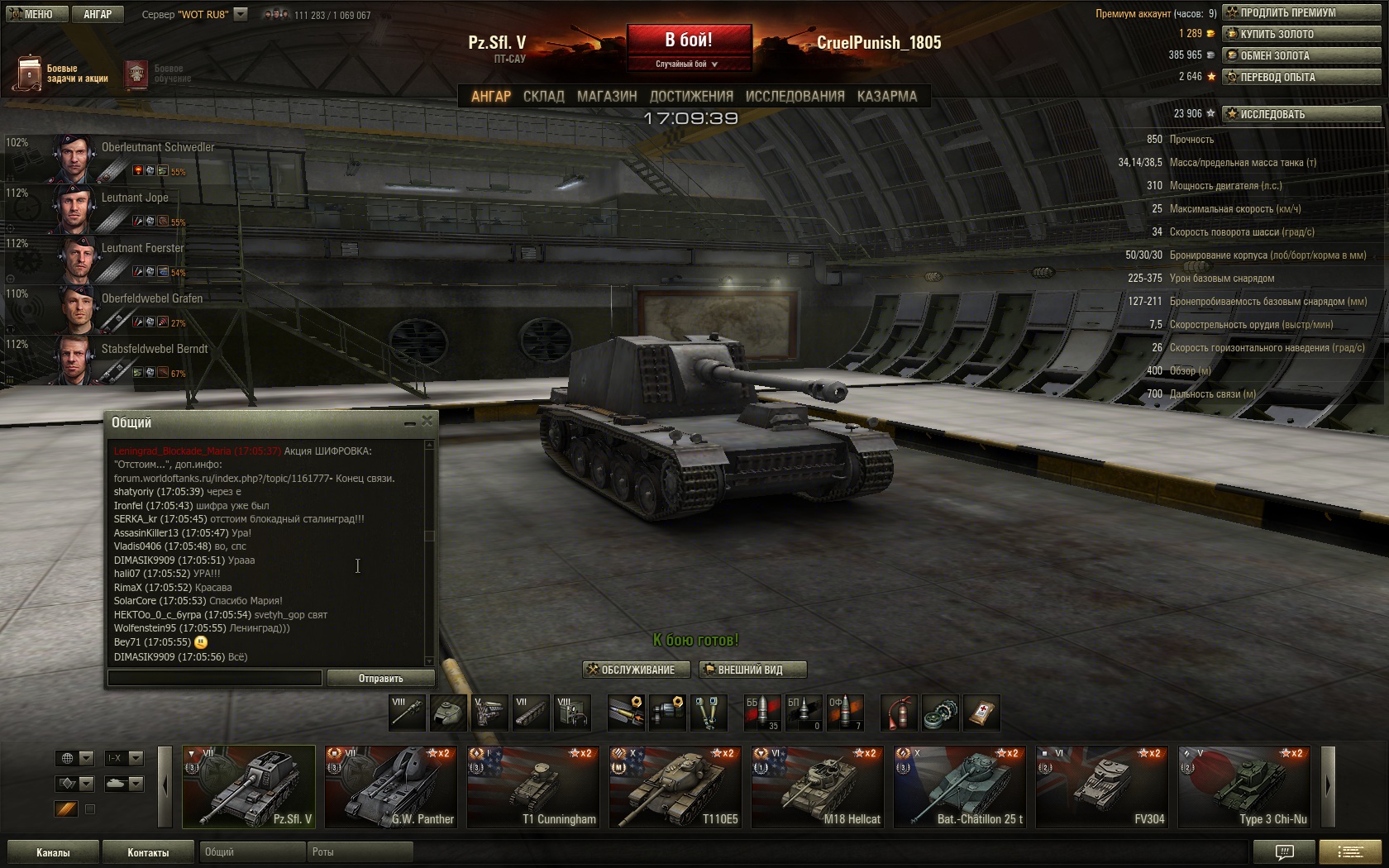Open the Контакты contacts button
The height and width of the screenshot is (868, 1389).
[148, 852]
